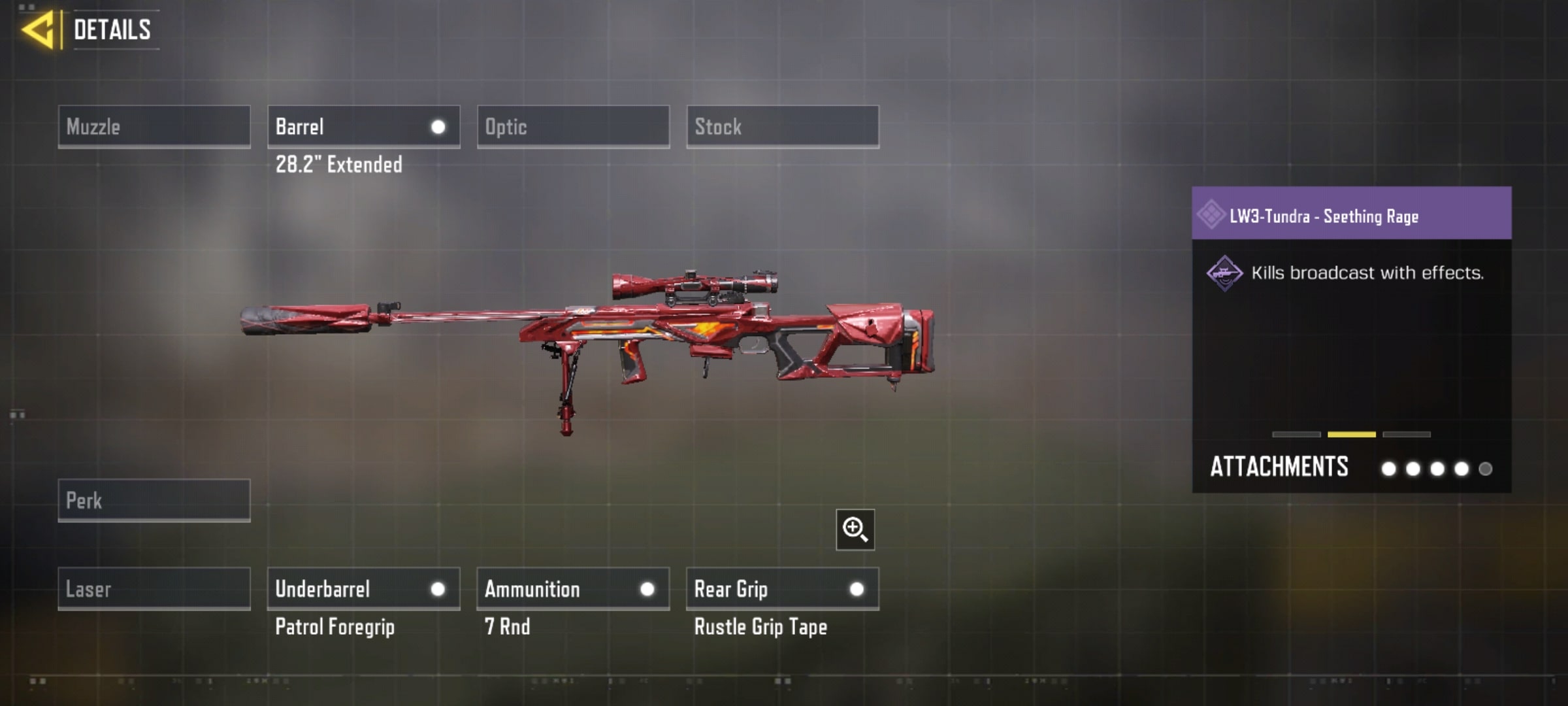Image resolution: width=1568 pixels, height=706 pixels.
Task: Select the Barrel attachment slot
Action: coord(363,127)
